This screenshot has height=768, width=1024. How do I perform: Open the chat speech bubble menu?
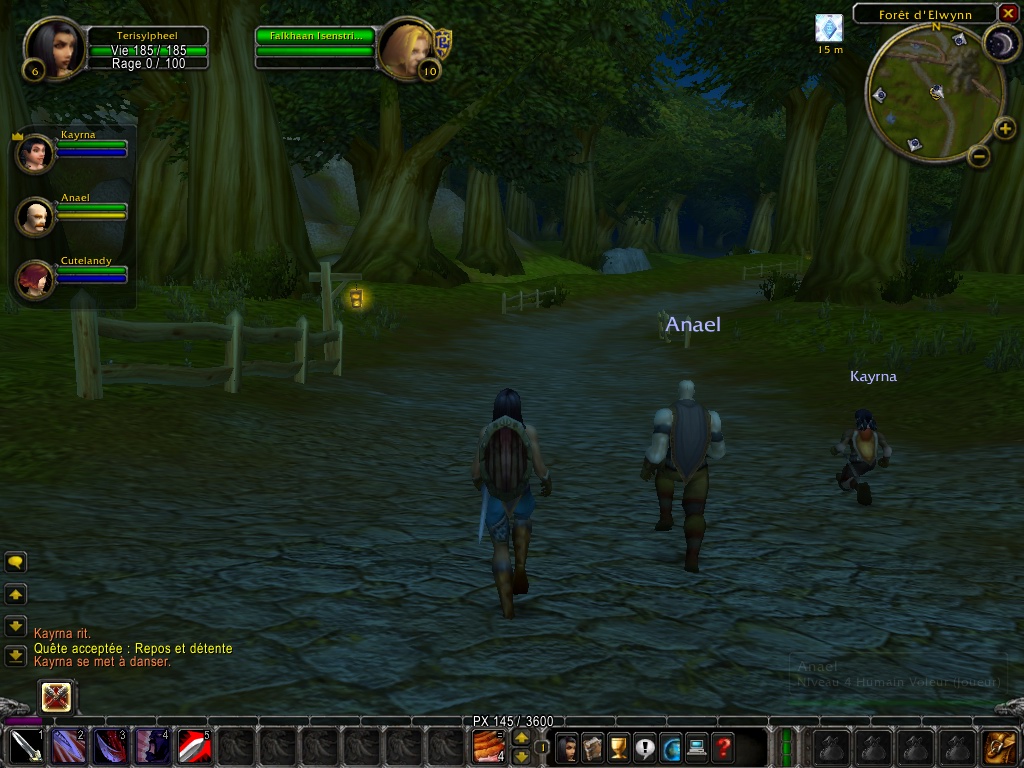pyautogui.click(x=16, y=563)
